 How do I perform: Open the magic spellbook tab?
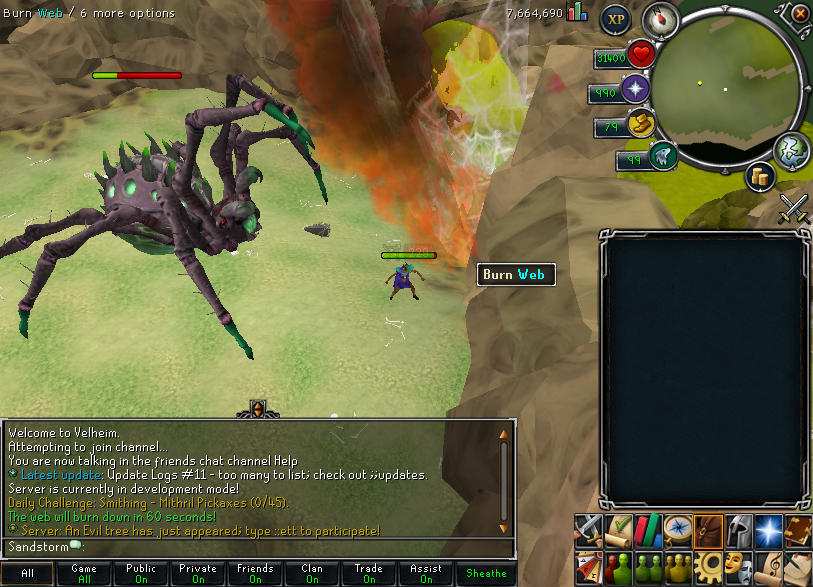point(797,529)
